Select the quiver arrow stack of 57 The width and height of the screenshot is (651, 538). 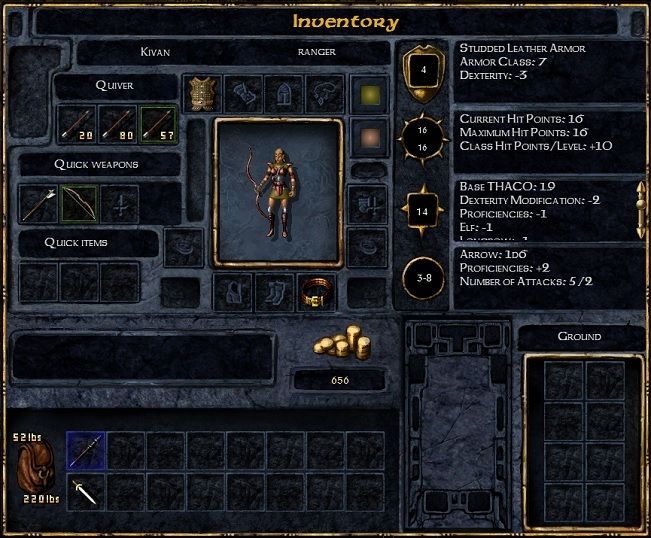point(159,123)
